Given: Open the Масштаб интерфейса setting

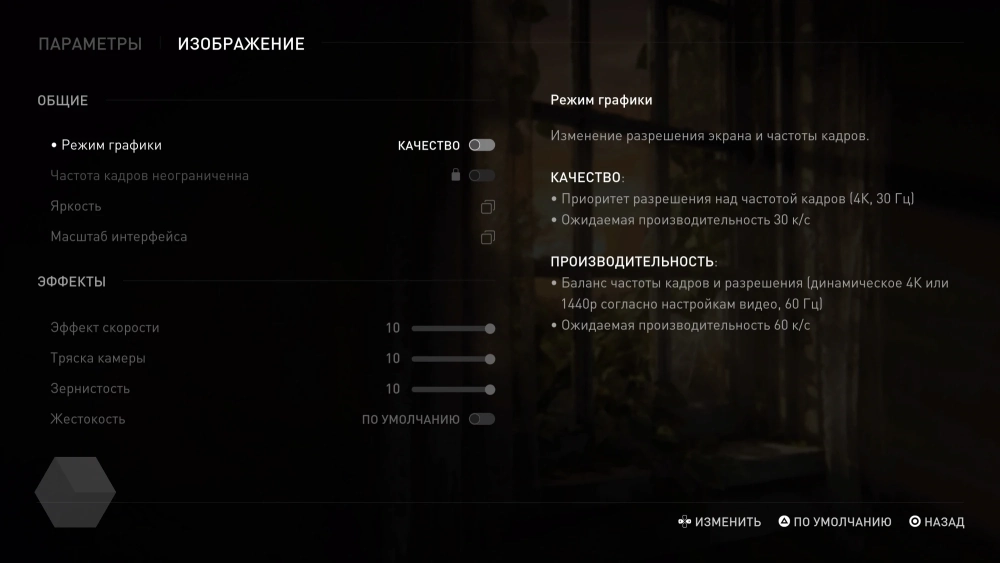Looking at the screenshot, I should pyautogui.click(x=488, y=237).
